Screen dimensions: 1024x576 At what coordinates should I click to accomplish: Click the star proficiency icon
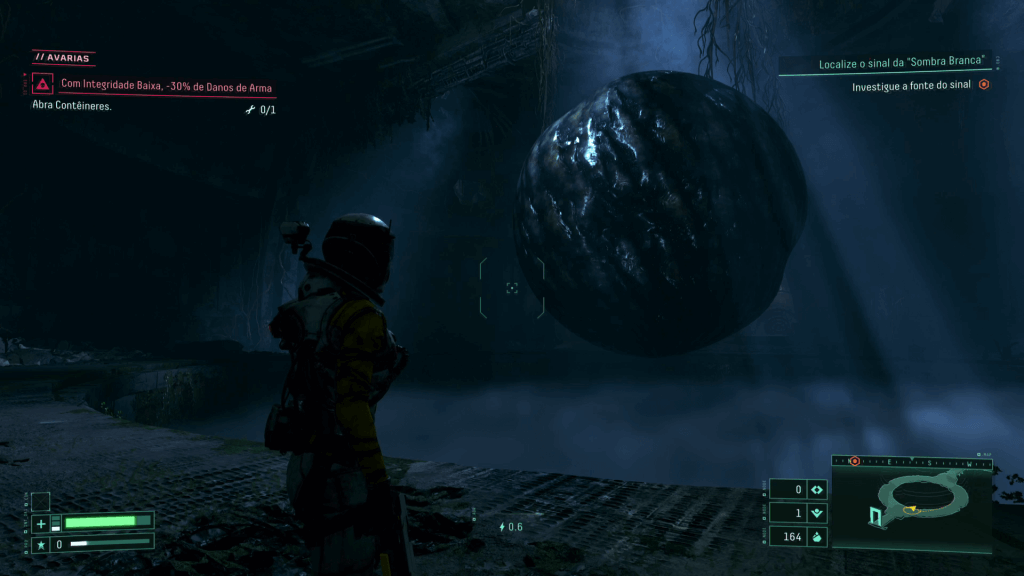coord(40,544)
